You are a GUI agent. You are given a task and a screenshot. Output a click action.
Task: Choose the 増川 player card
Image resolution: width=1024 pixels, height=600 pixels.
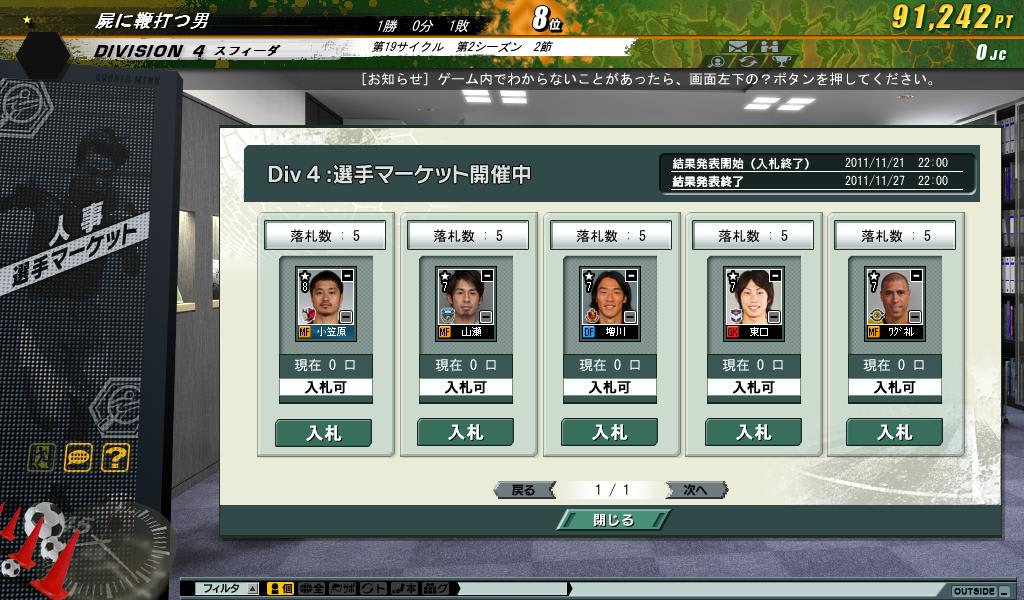(x=610, y=303)
